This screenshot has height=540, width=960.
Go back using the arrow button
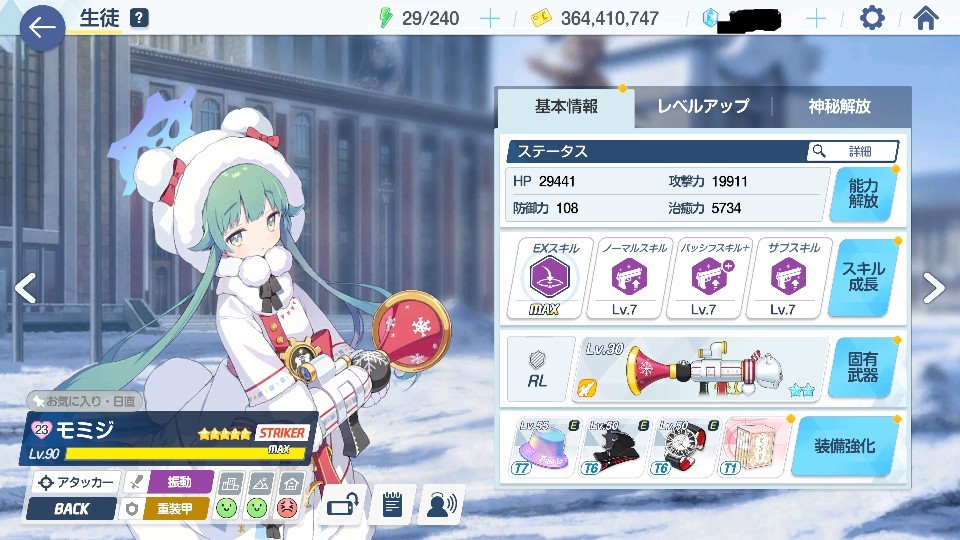point(41,28)
